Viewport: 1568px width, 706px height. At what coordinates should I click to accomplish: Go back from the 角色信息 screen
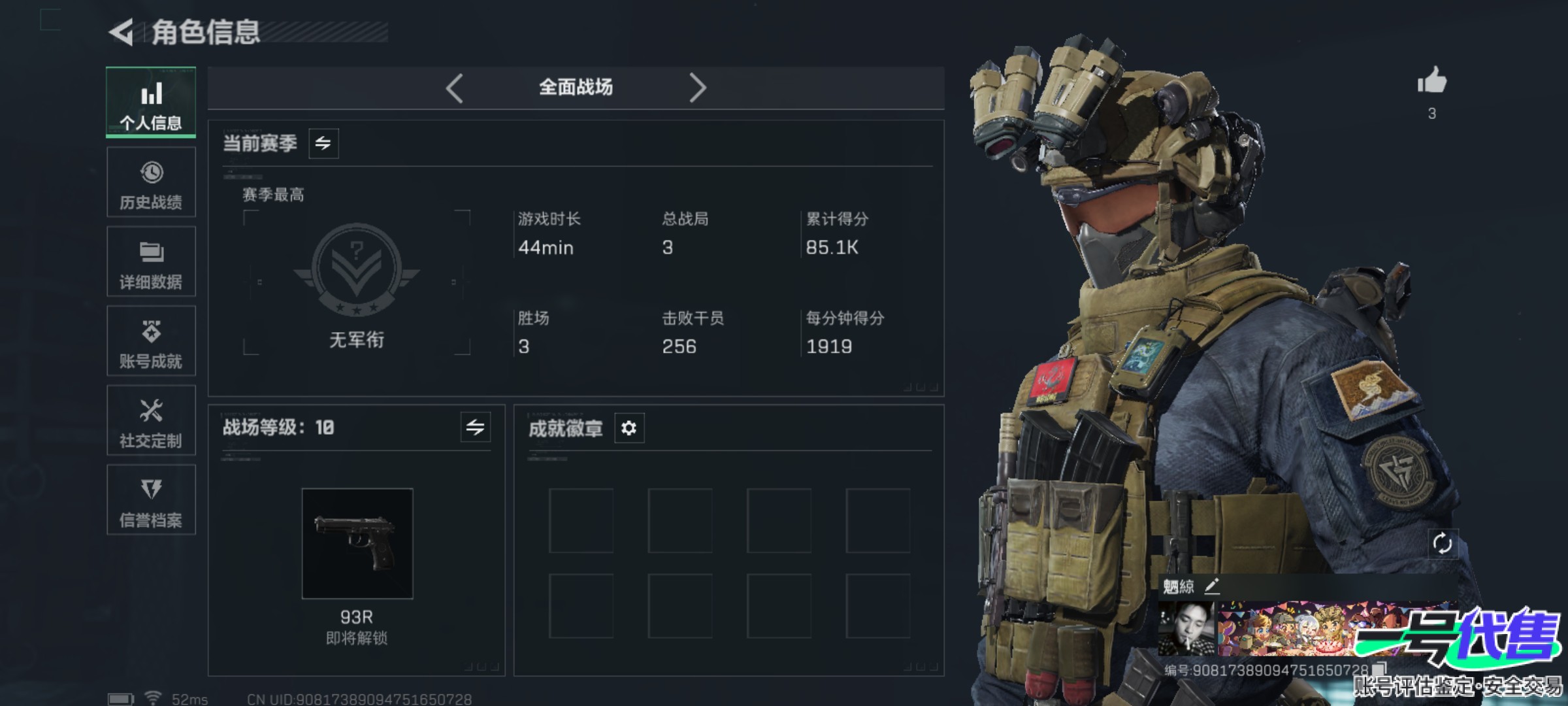click(122, 32)
